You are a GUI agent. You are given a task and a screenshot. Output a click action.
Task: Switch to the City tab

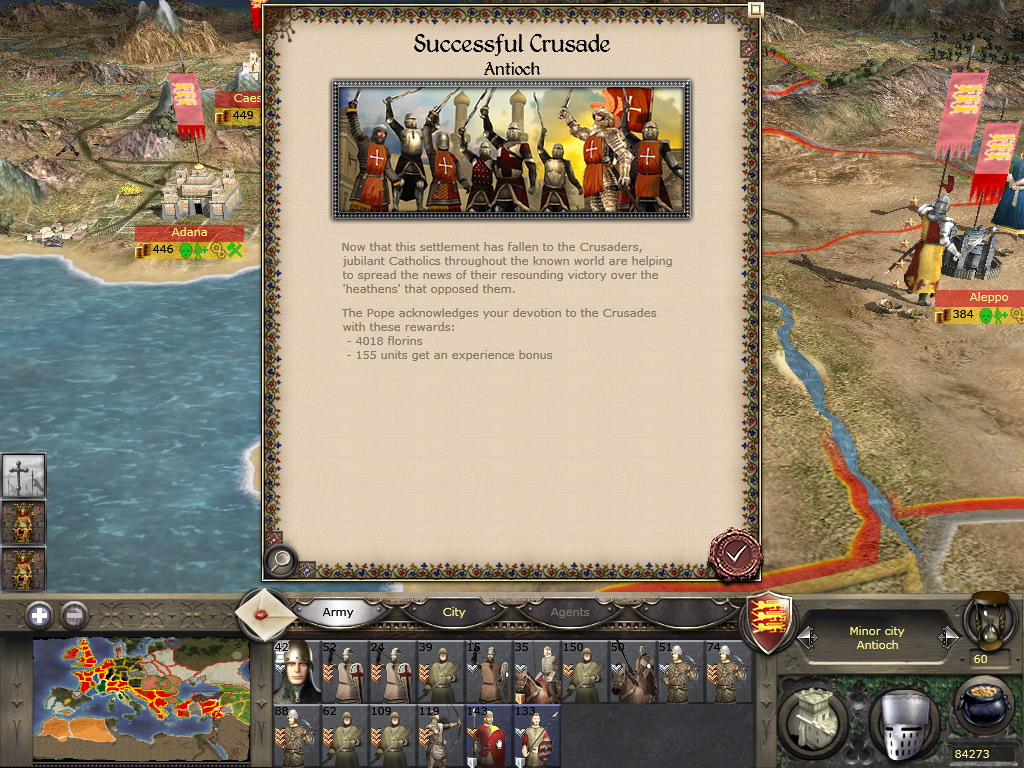(x=454, y=612)
